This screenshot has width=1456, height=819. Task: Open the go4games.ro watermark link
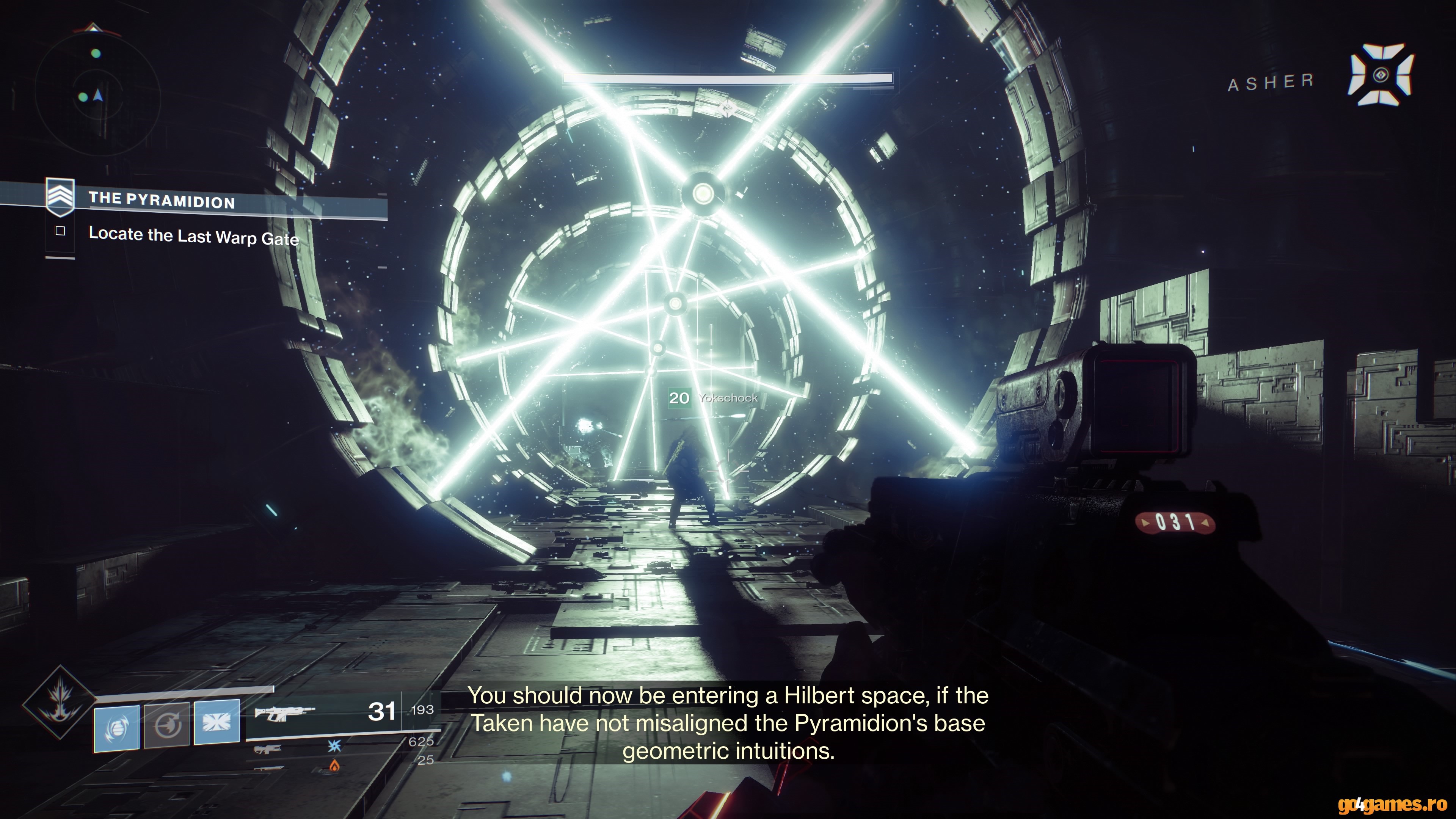coord(1392,804)
